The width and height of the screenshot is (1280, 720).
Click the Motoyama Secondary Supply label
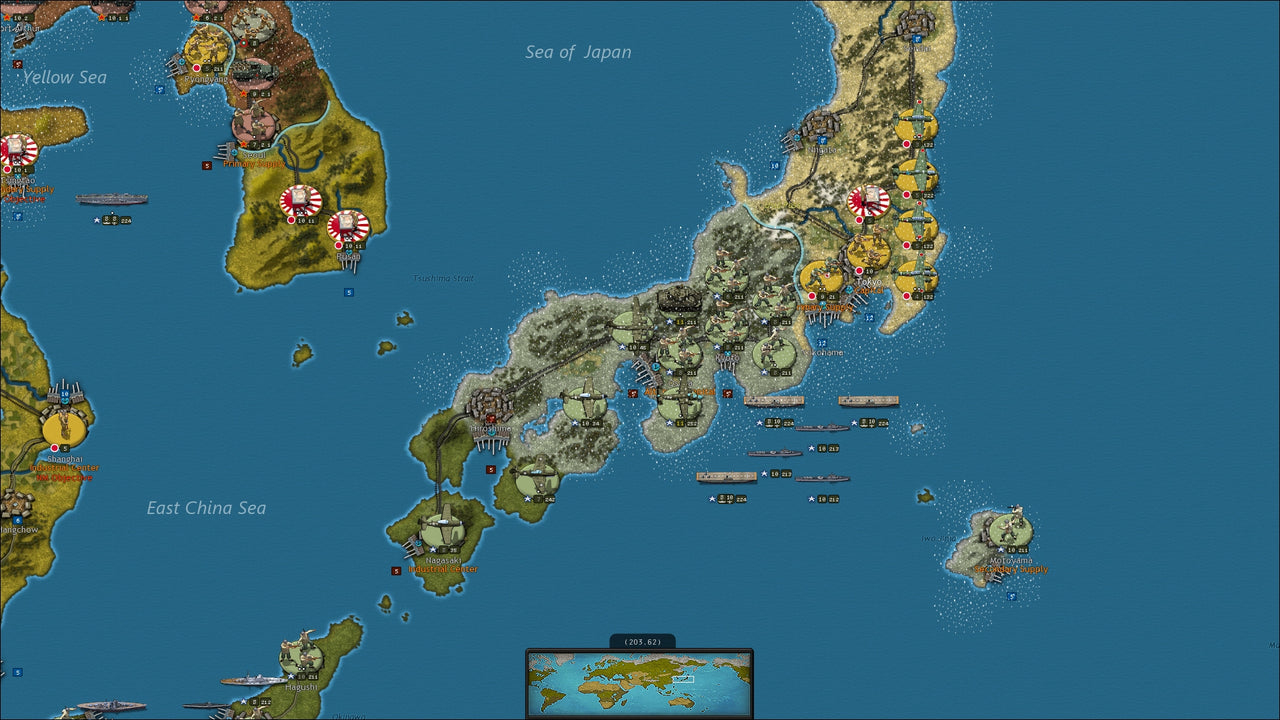(x=1010, y=567)
